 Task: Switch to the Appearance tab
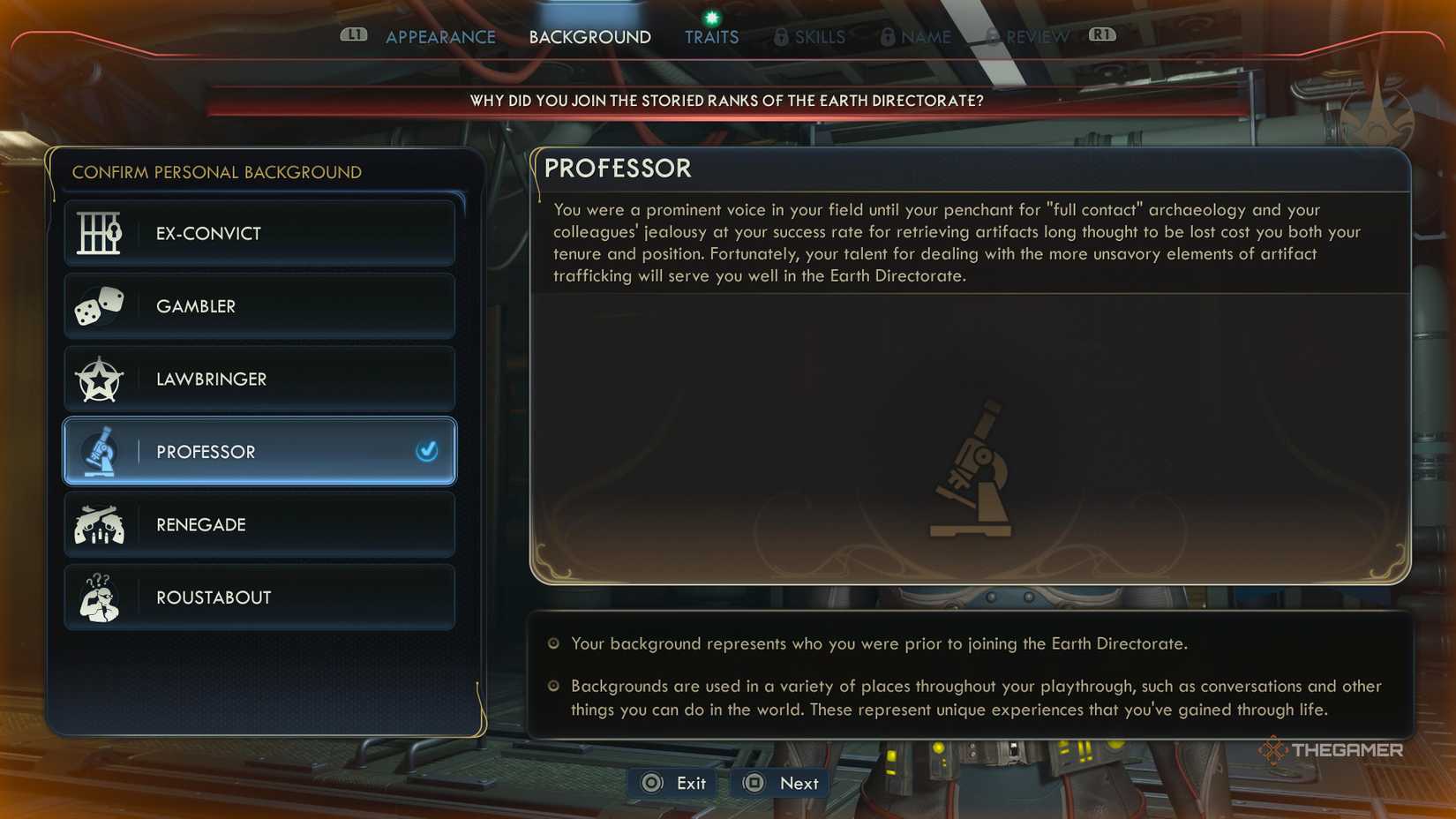439,37
